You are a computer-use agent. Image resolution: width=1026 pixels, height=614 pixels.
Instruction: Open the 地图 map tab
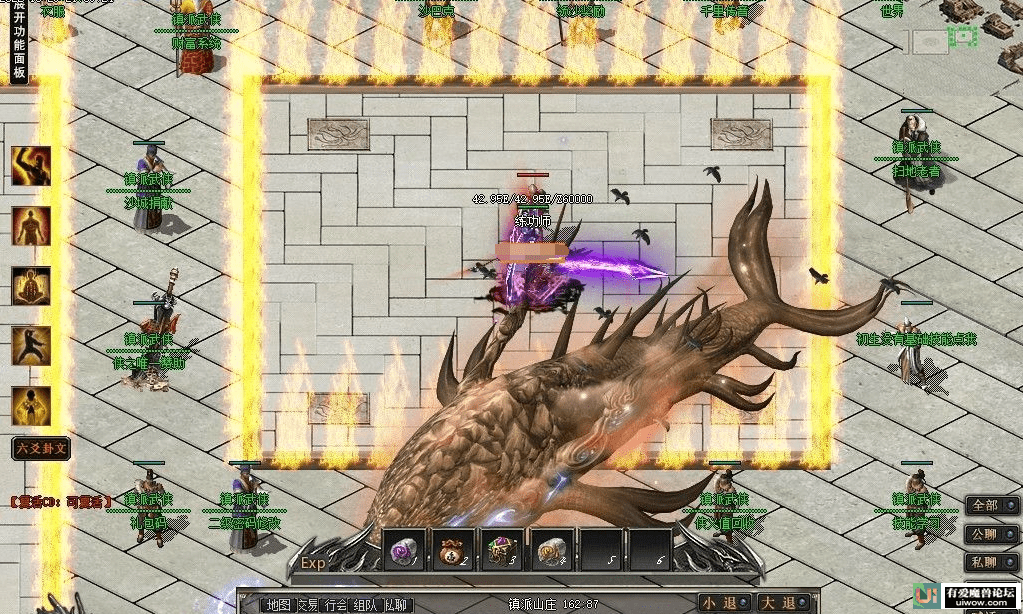[x=279, y=604]
